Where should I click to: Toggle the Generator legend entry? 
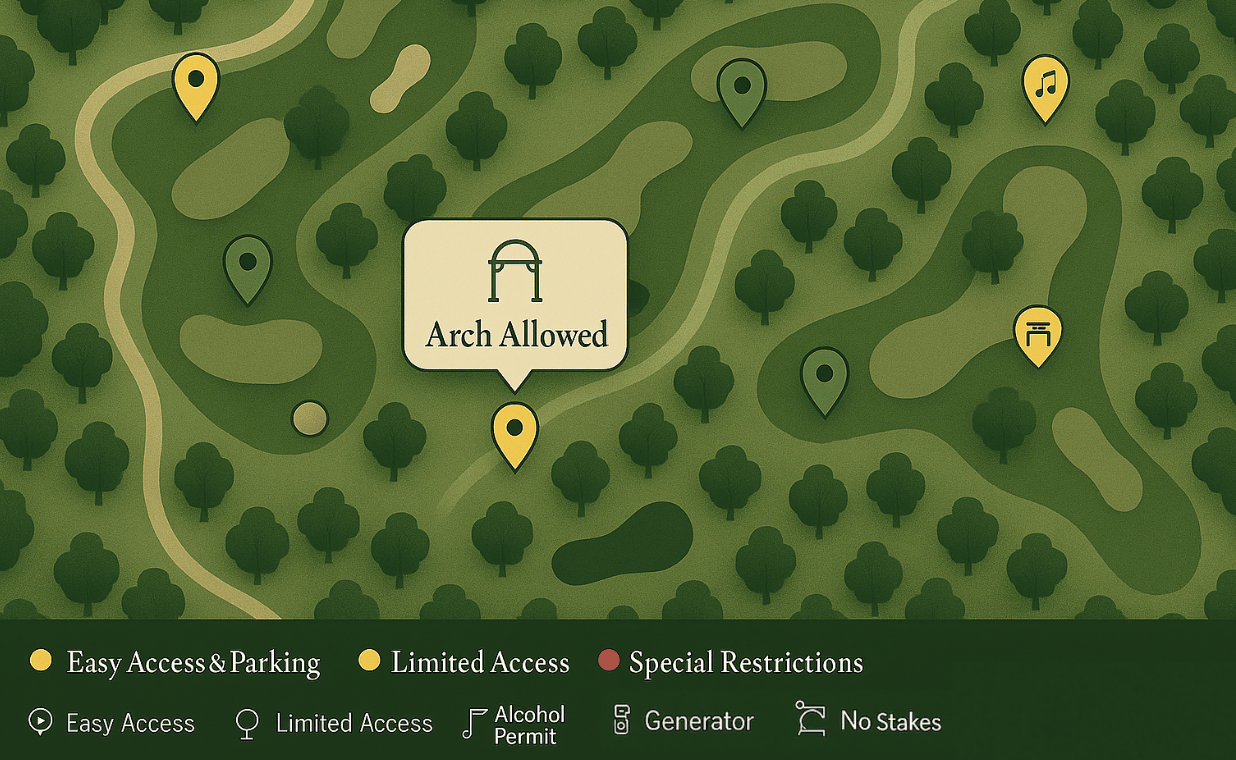684,721
